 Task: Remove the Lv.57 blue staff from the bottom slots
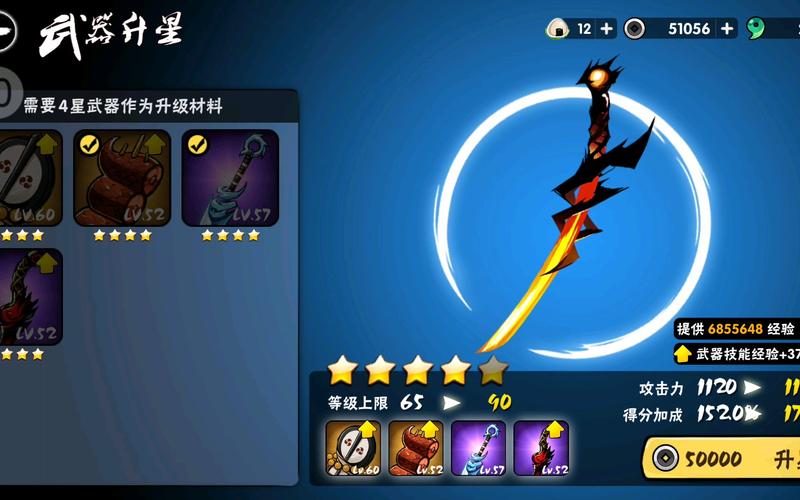tap(479, 448)
